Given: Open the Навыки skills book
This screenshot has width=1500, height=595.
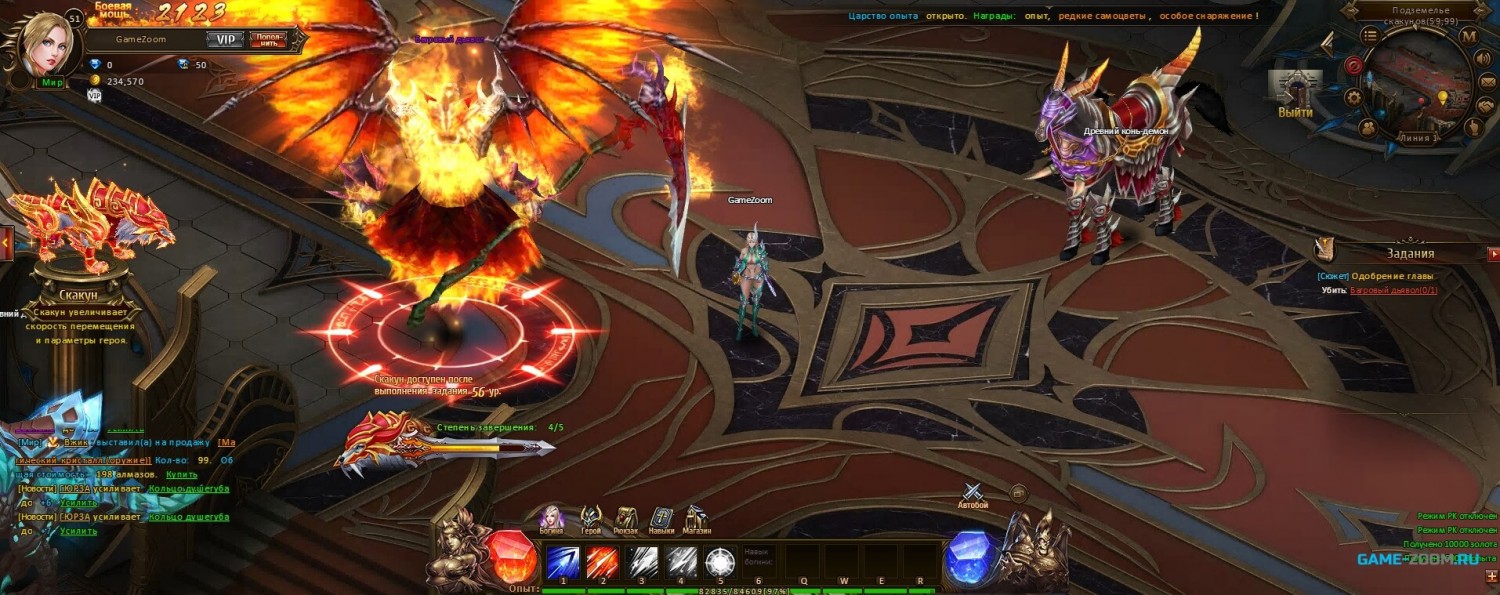Looking at the screenshot, I should pos(661,518).
